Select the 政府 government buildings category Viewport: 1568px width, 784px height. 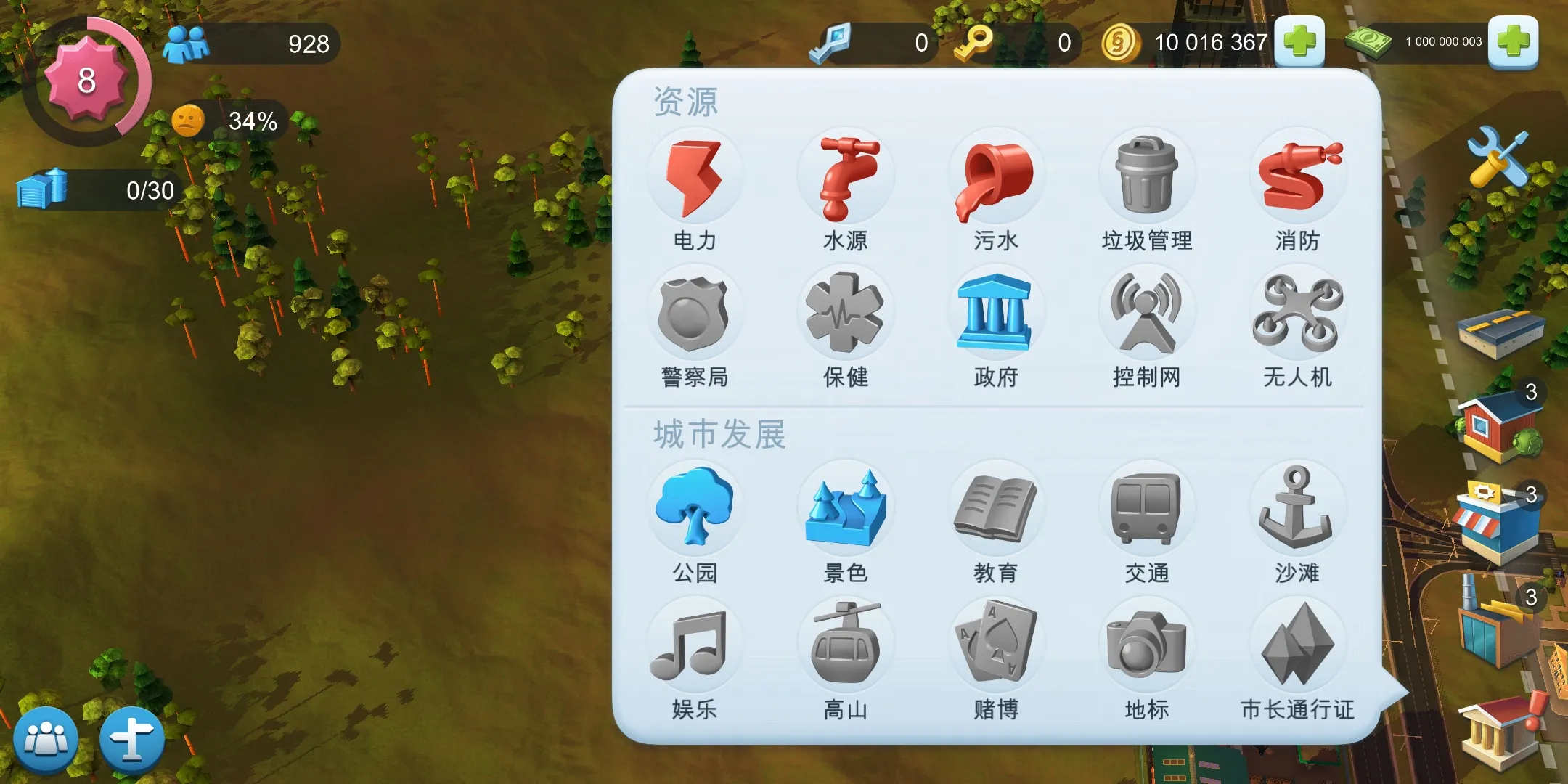point(996,311)
